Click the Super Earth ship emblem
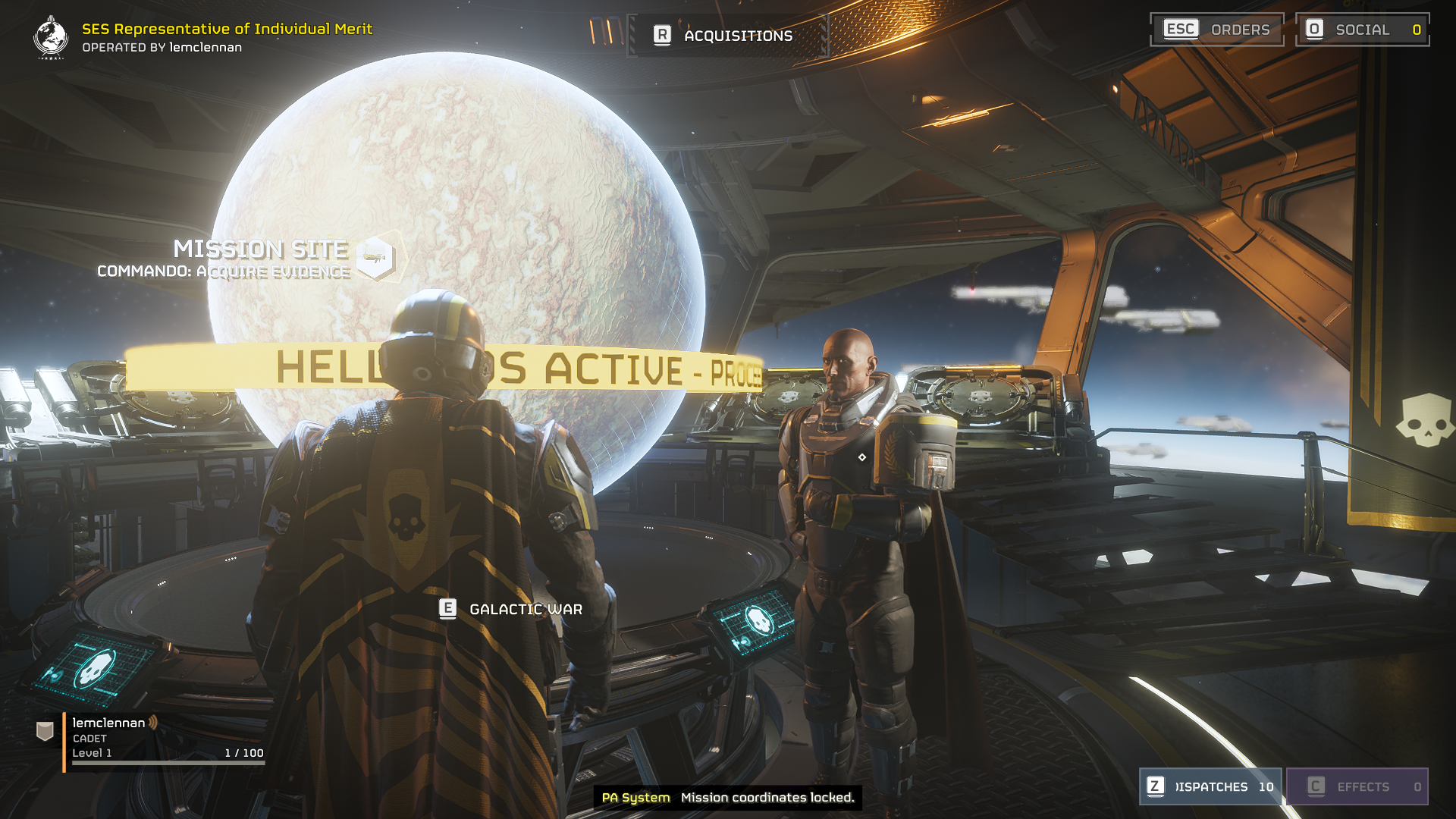The height and width of the screenshot is (819, 1456). [51, 37]
